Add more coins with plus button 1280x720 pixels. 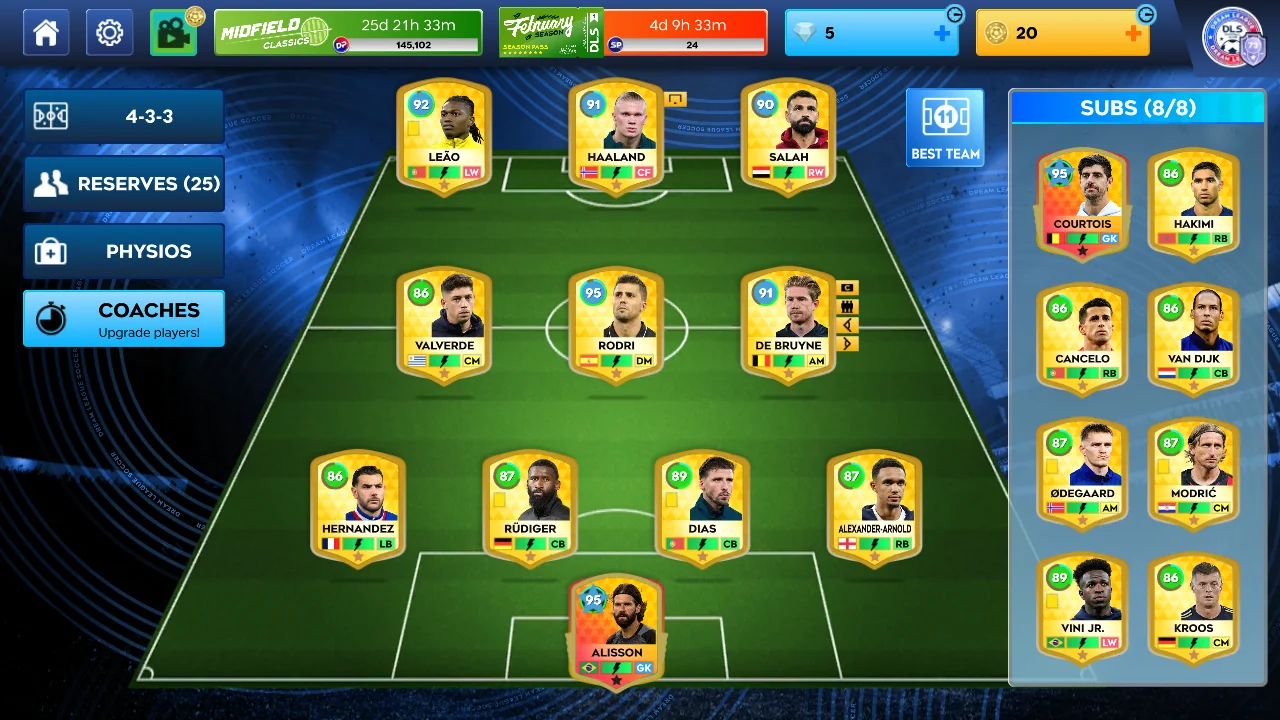1133,33
